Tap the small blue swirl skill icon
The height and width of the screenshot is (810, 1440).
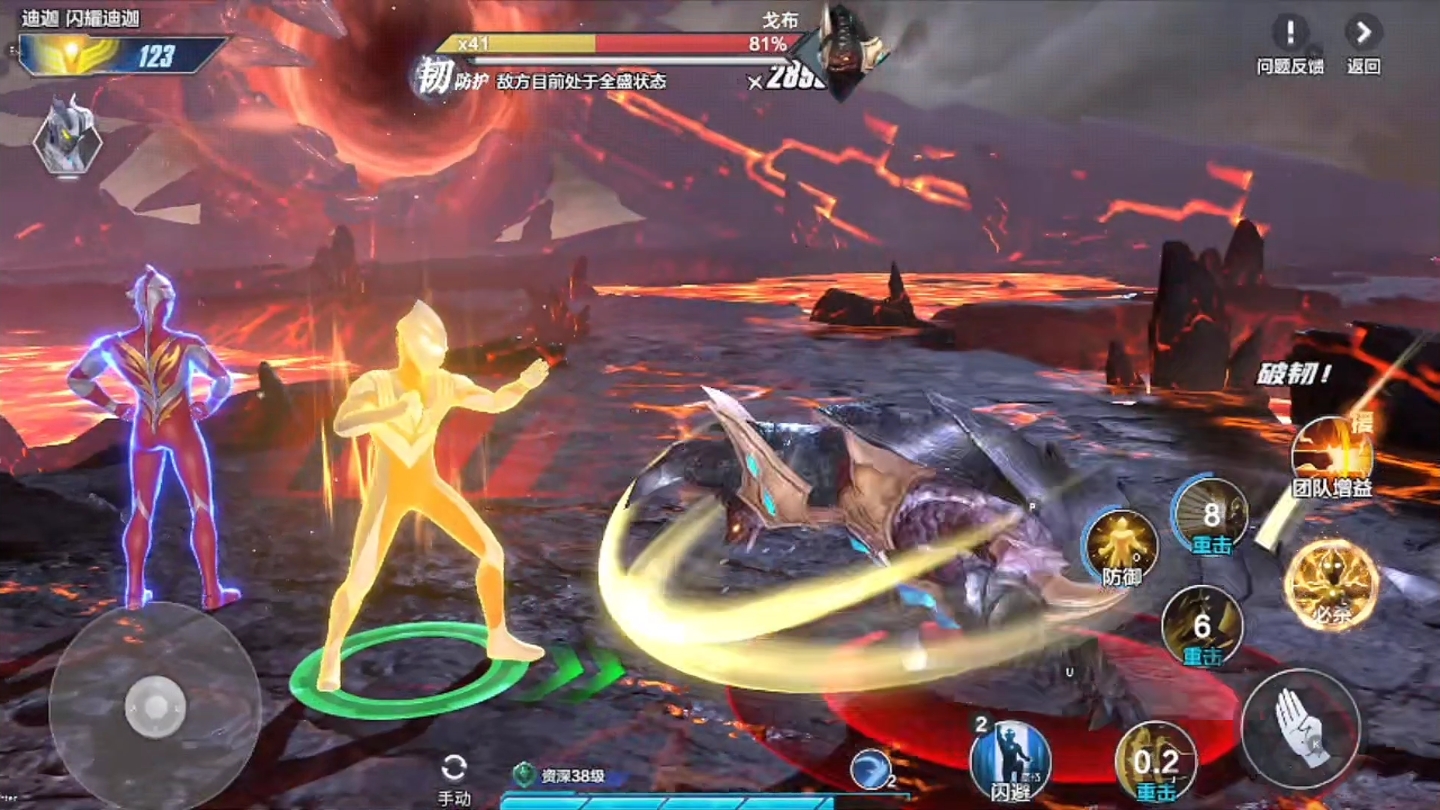870,768
